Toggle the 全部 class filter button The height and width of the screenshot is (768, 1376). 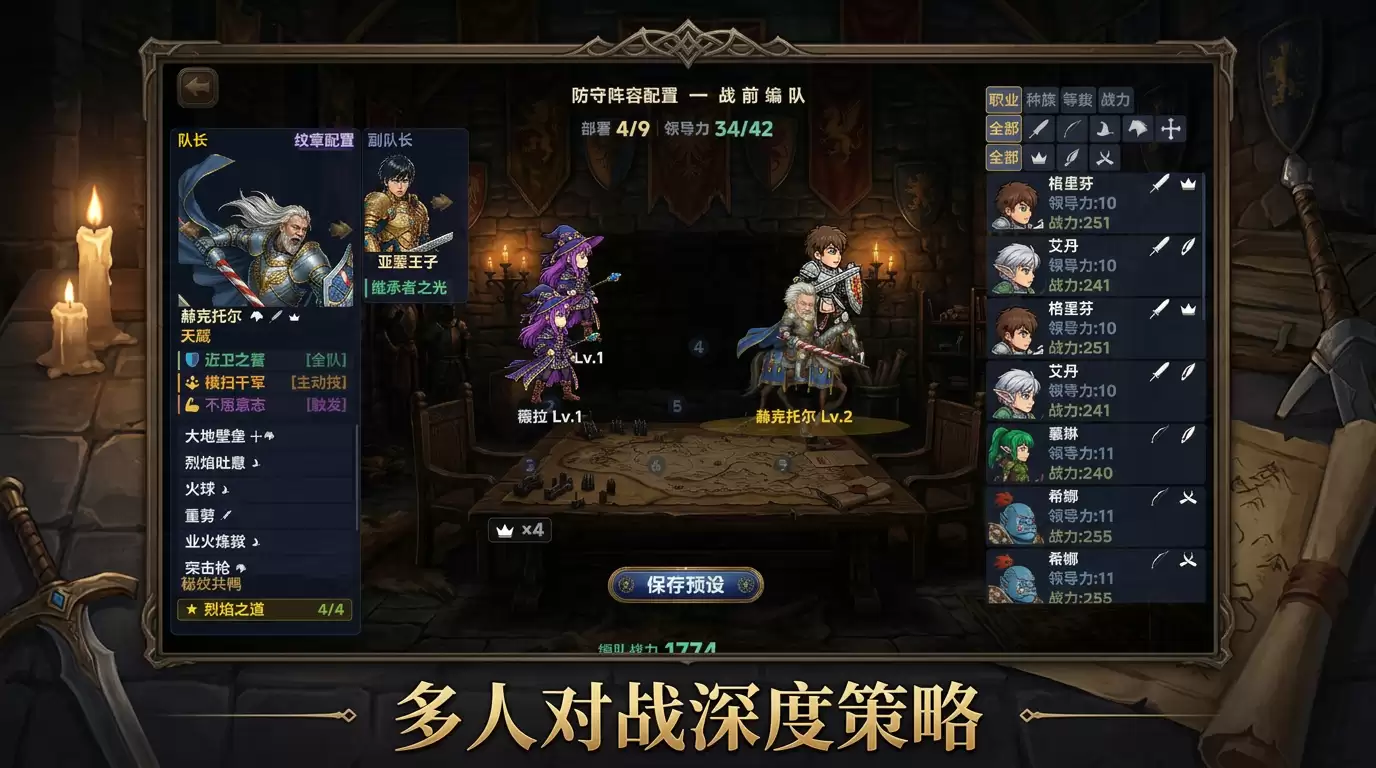pos(1004,128)
